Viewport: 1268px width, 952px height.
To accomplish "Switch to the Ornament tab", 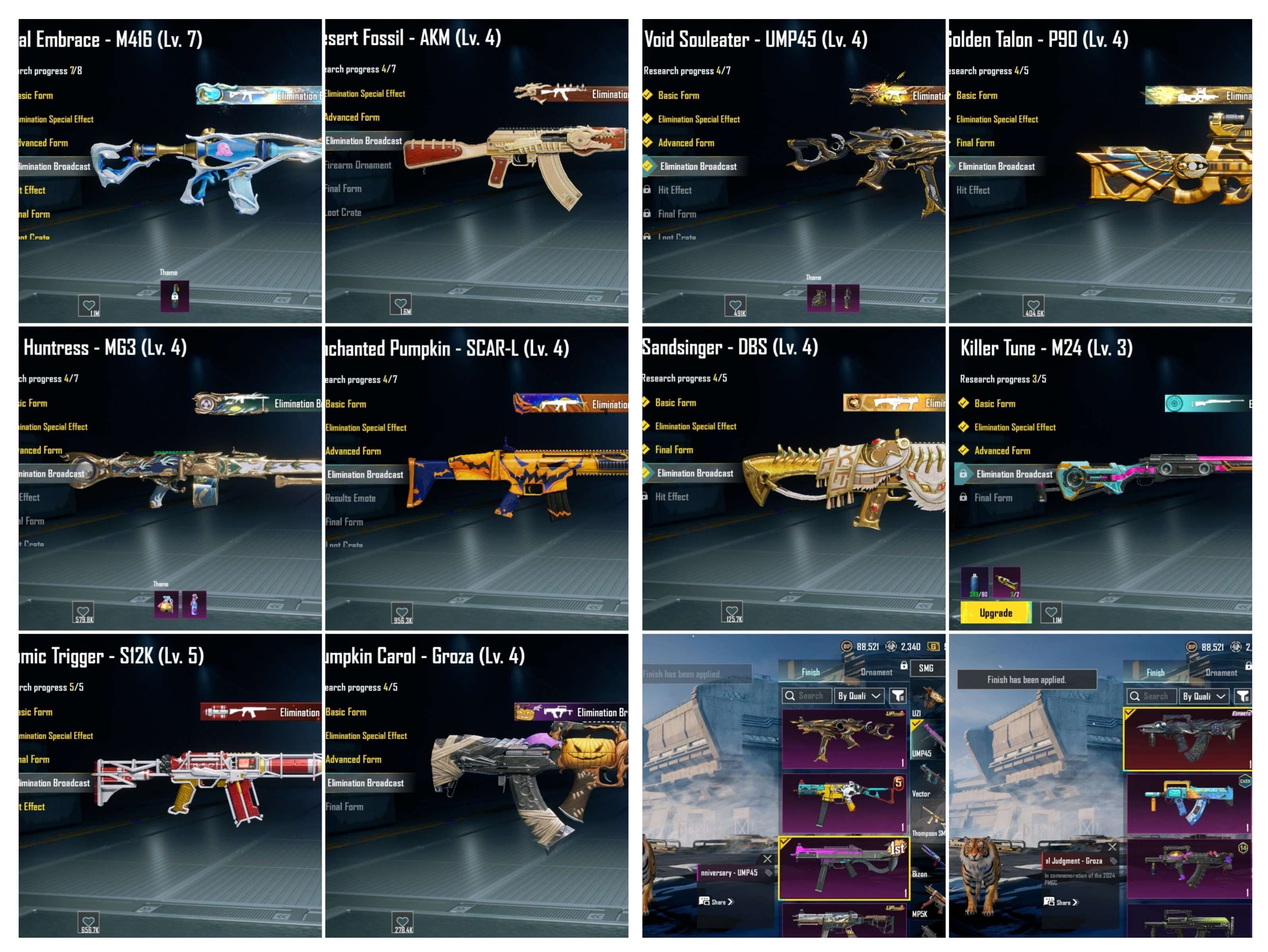I will 876,672.
